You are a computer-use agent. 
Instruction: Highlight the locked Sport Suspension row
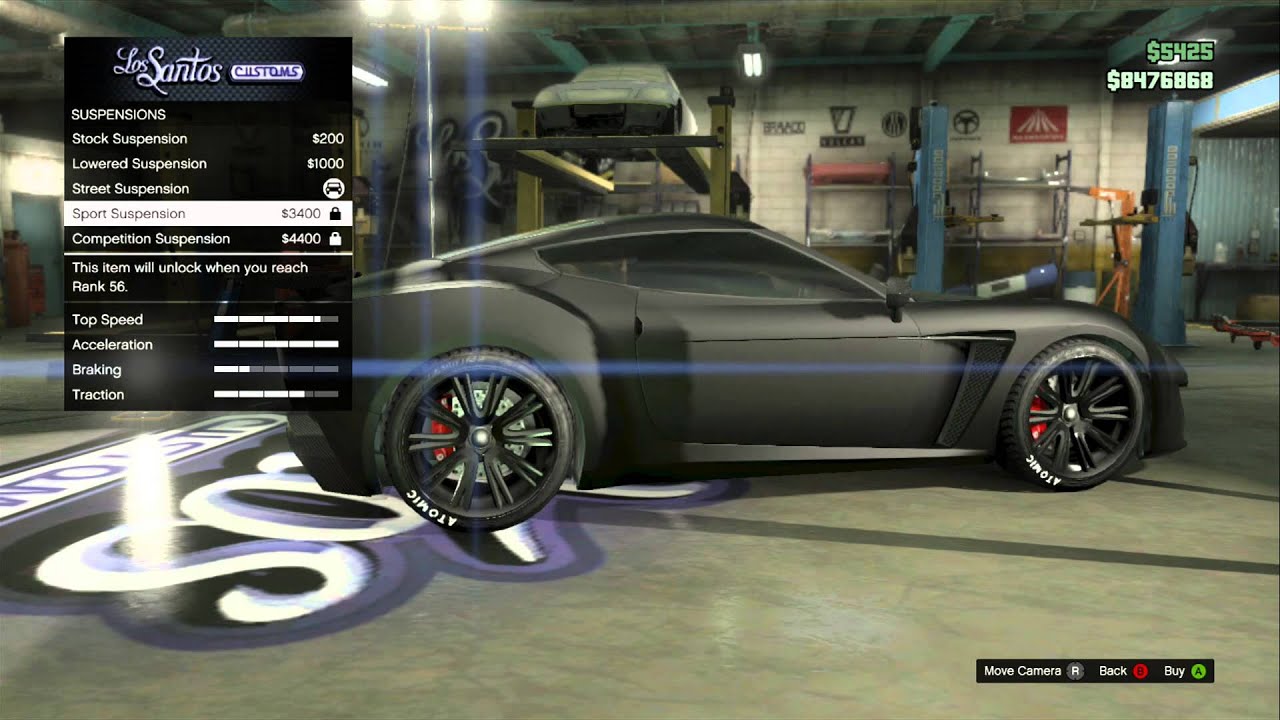pyautogui.click(x=207, y=214)
